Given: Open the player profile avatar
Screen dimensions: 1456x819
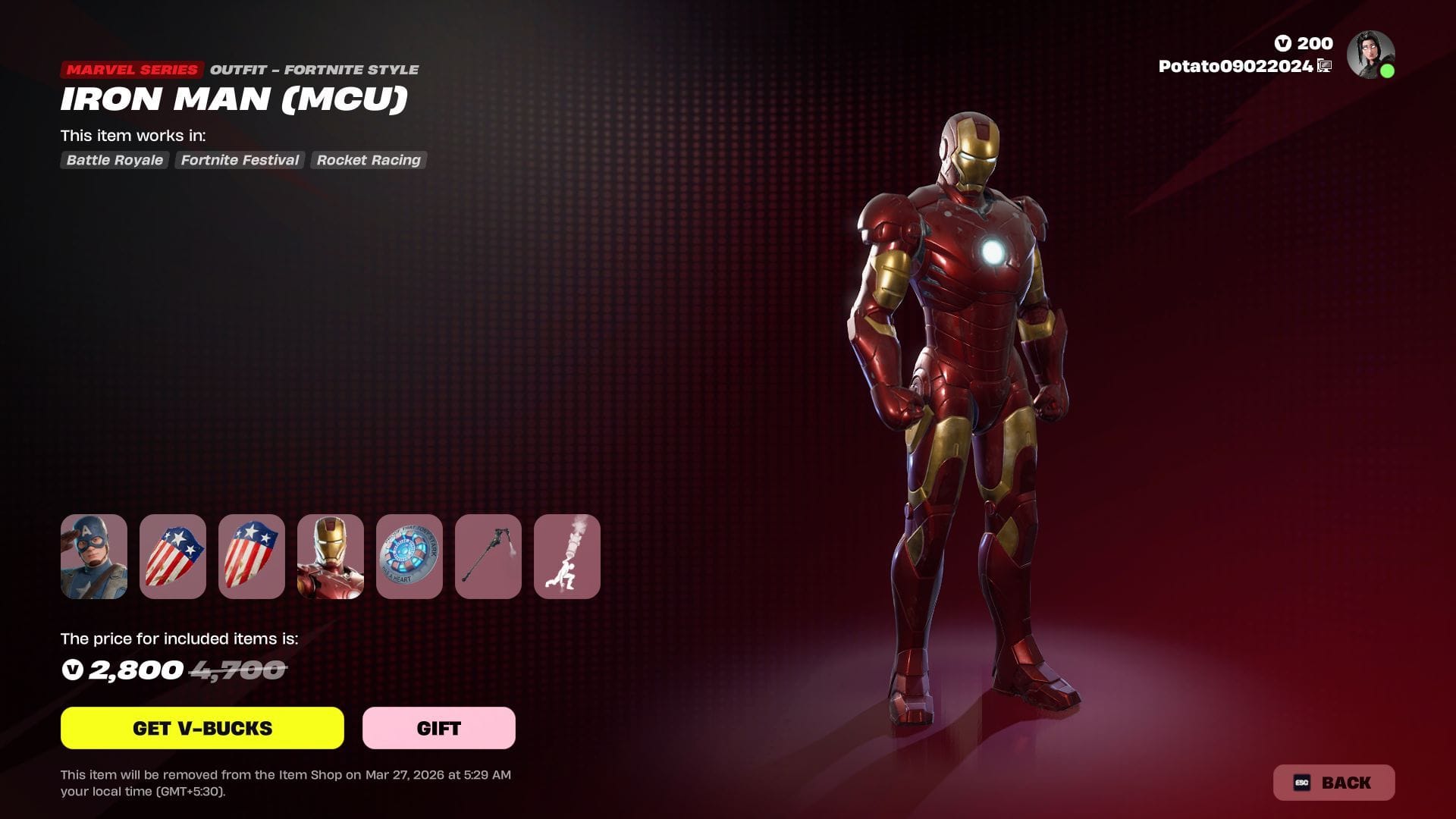Looking at the screenshot, I should (x=1370, y=55).
